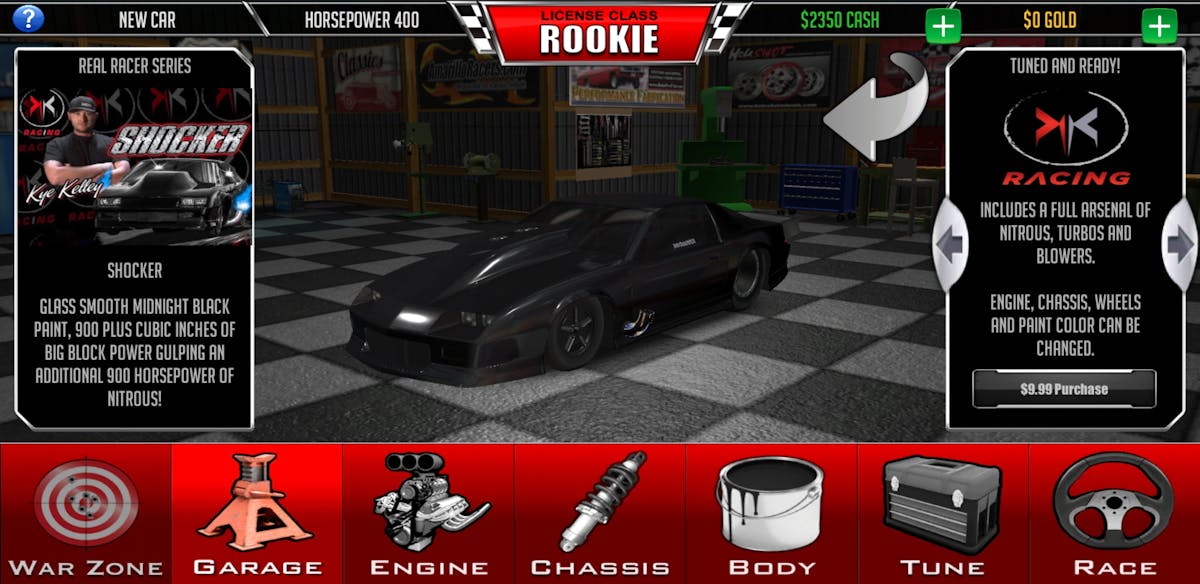Add more cash with the green plus

[x=943, y=25]
